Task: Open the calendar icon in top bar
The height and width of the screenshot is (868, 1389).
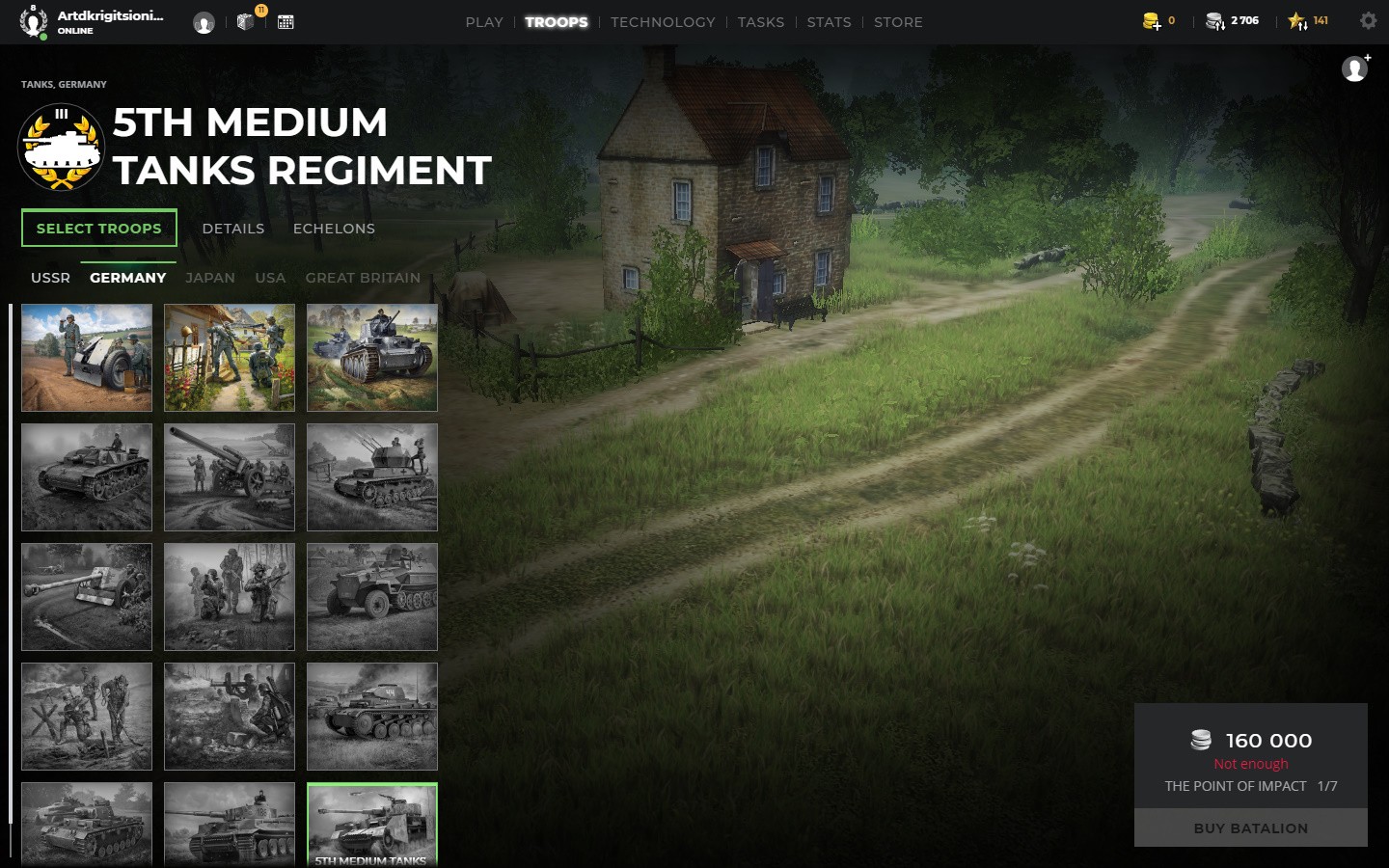Action: click(x=286, y=21)
